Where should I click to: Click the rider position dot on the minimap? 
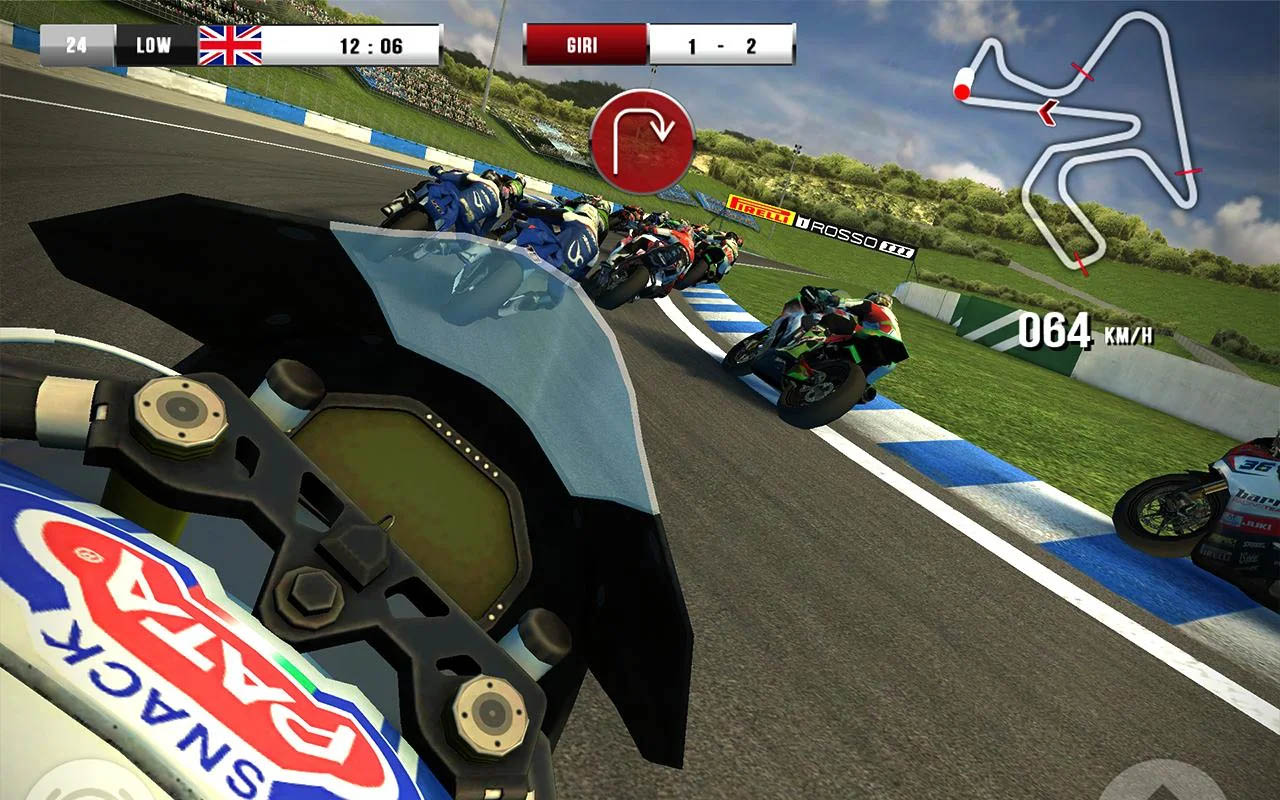(961, 91)
